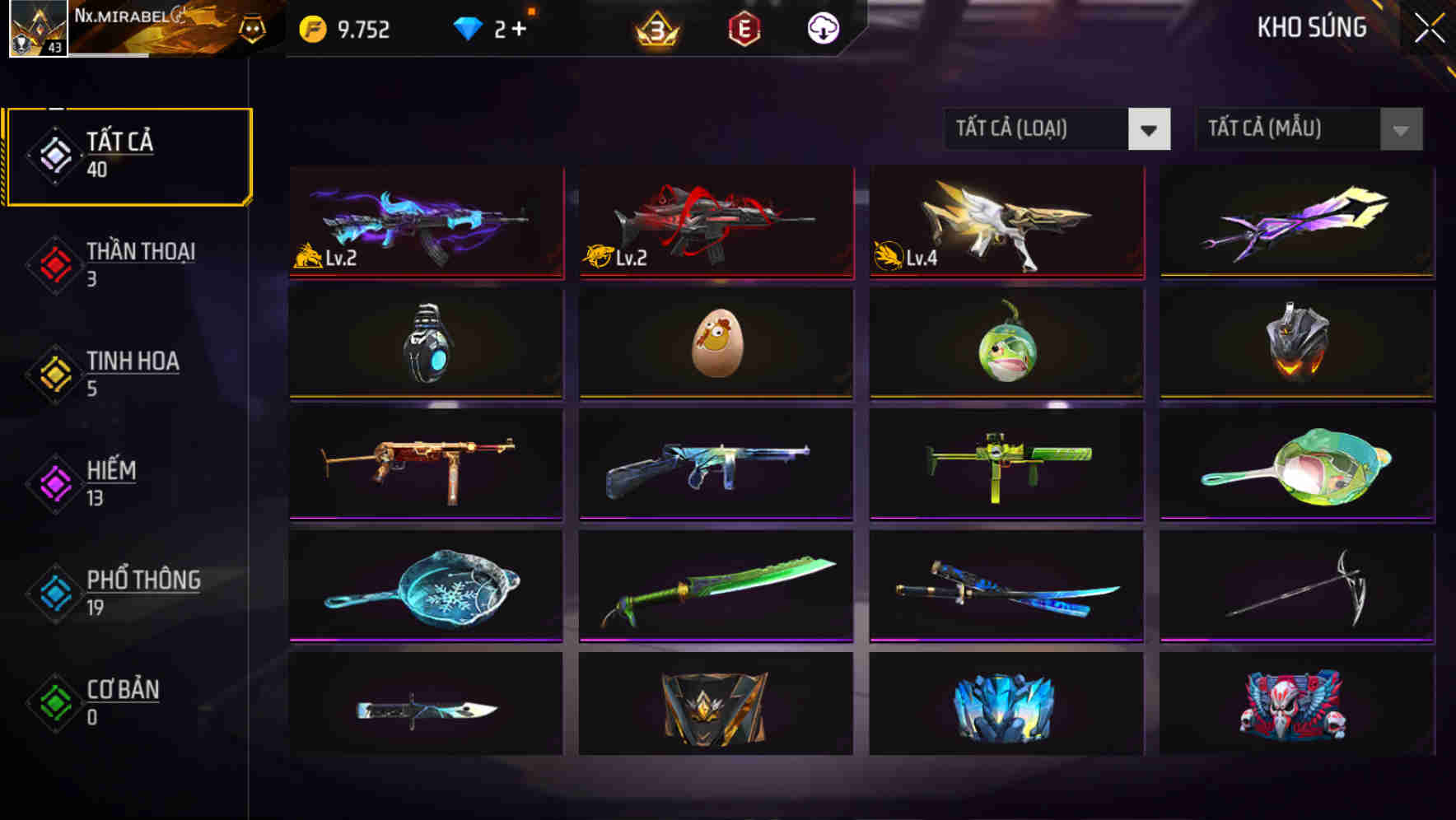Viewport: 1456px width, 820px height.
Task: Open the TẤT CẢ (LOẠI) dropdown
Action: pyautogui.click(x=1057, y=129)
